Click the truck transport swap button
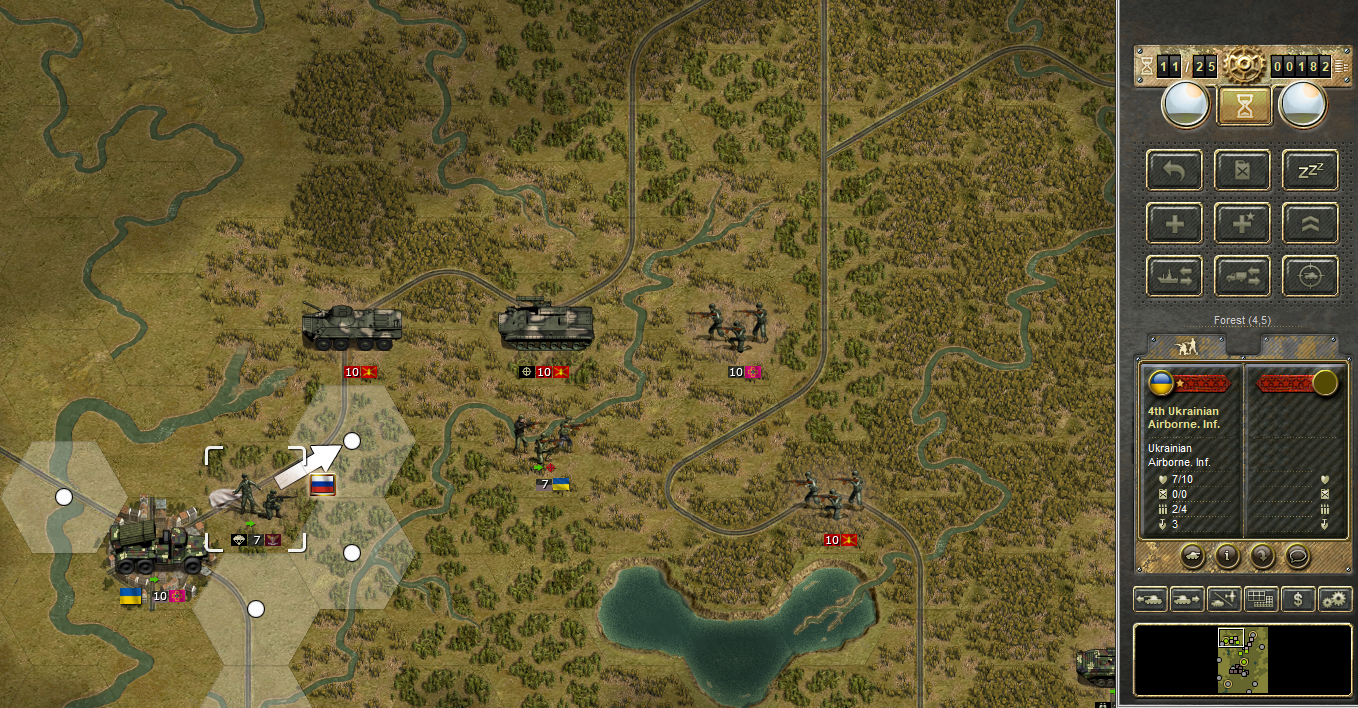This screenshot has height=708, width=1358. [1243, 276]
